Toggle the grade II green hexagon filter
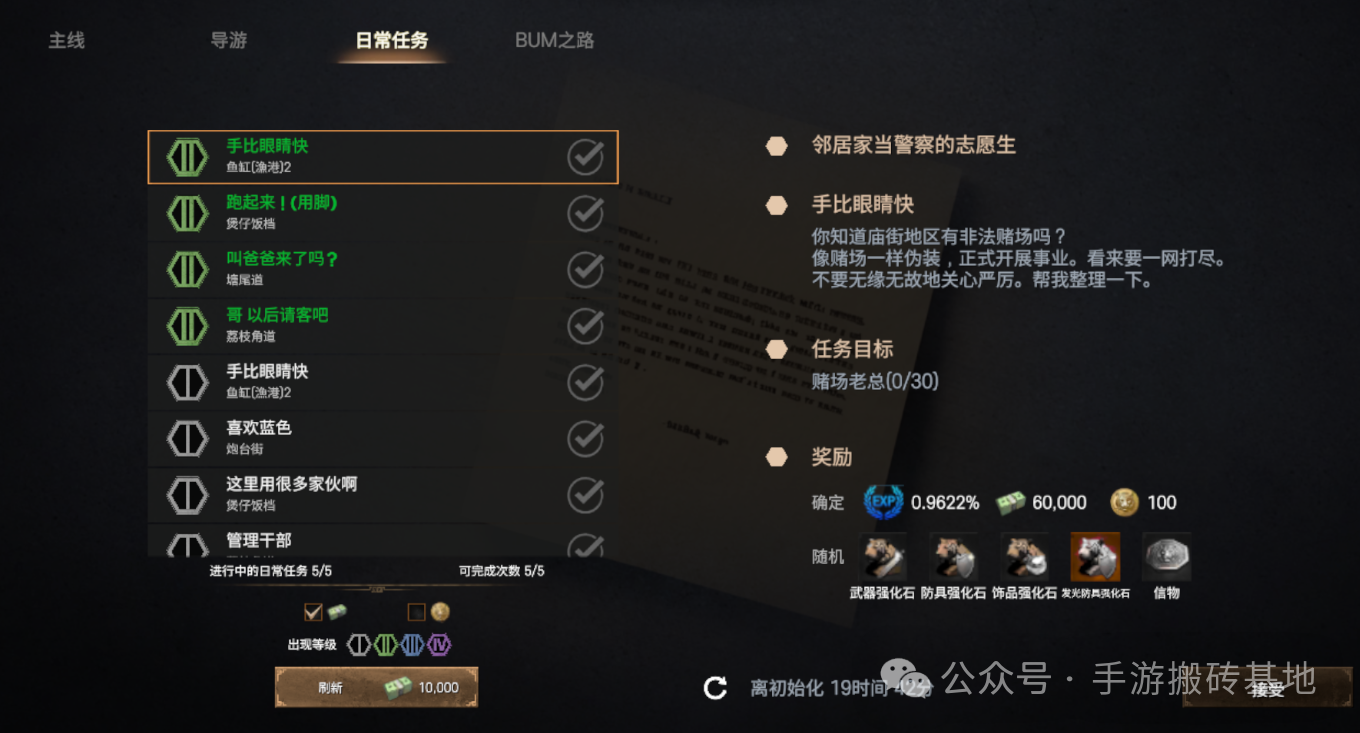 (386, 645)
